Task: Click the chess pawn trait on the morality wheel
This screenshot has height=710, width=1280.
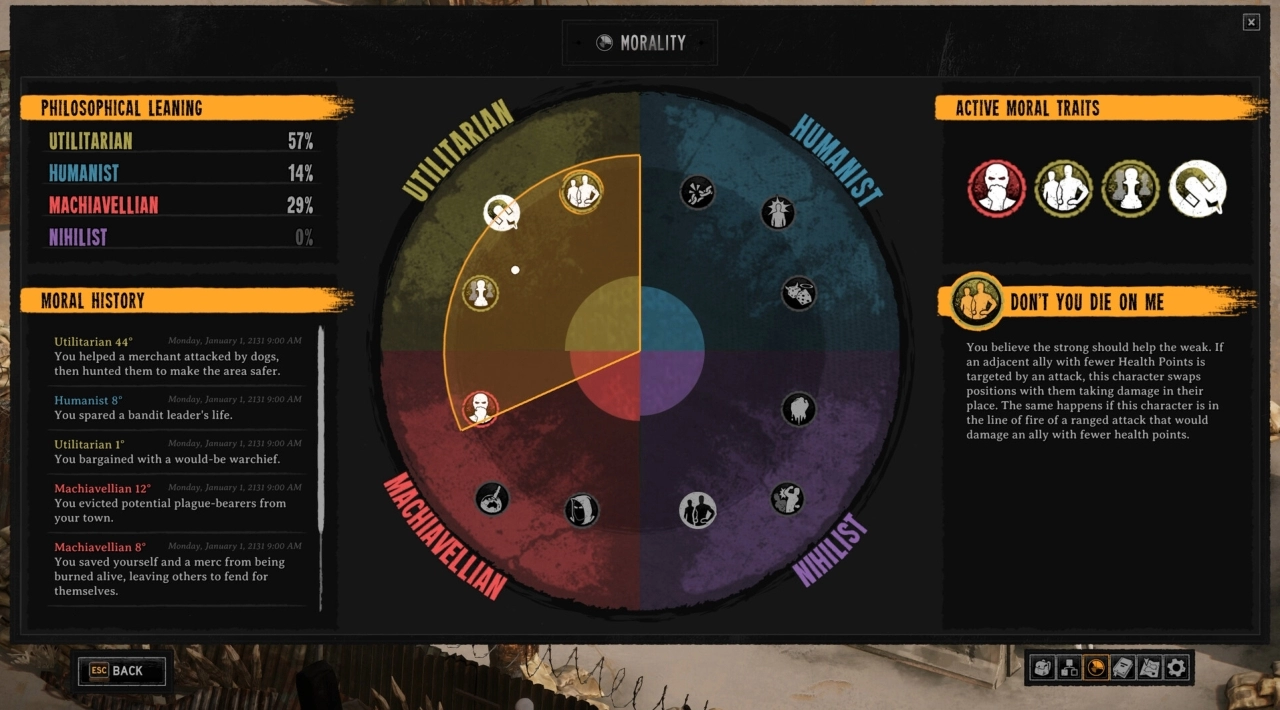Action: [x=481, y=293]
